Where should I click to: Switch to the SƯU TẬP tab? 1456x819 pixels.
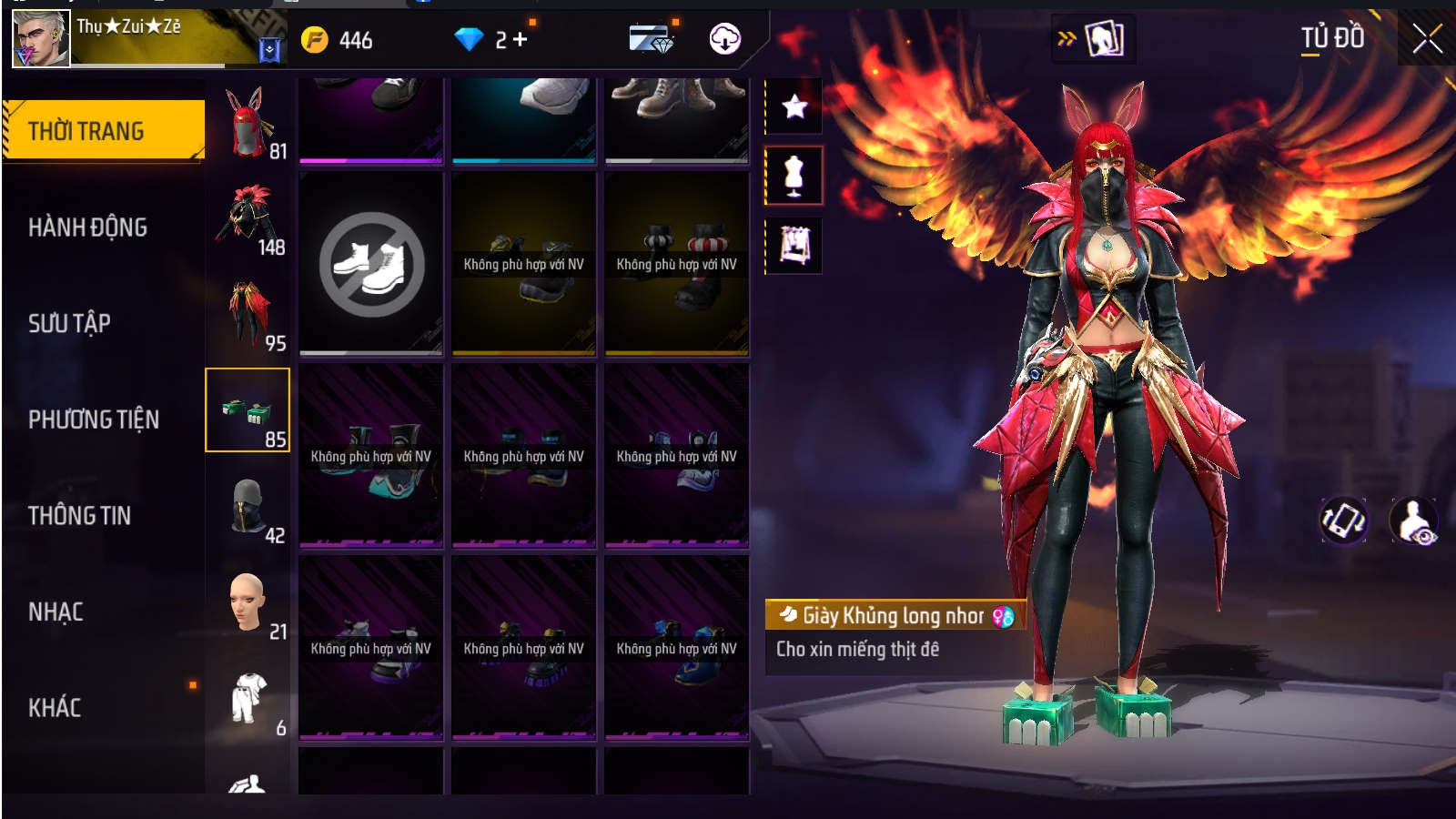point(69,323)
